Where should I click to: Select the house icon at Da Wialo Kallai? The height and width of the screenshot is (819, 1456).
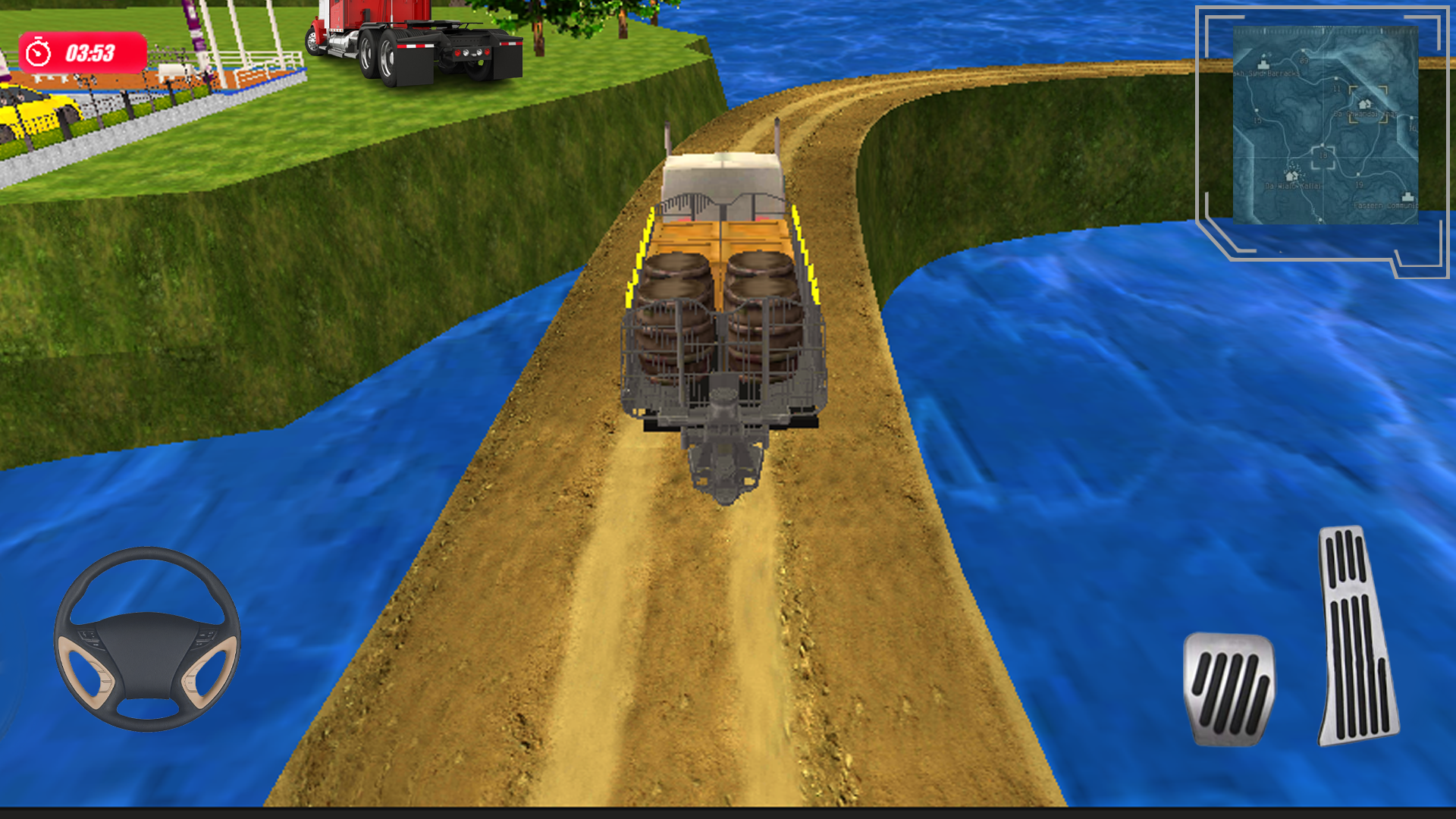tap(1291, 174)
